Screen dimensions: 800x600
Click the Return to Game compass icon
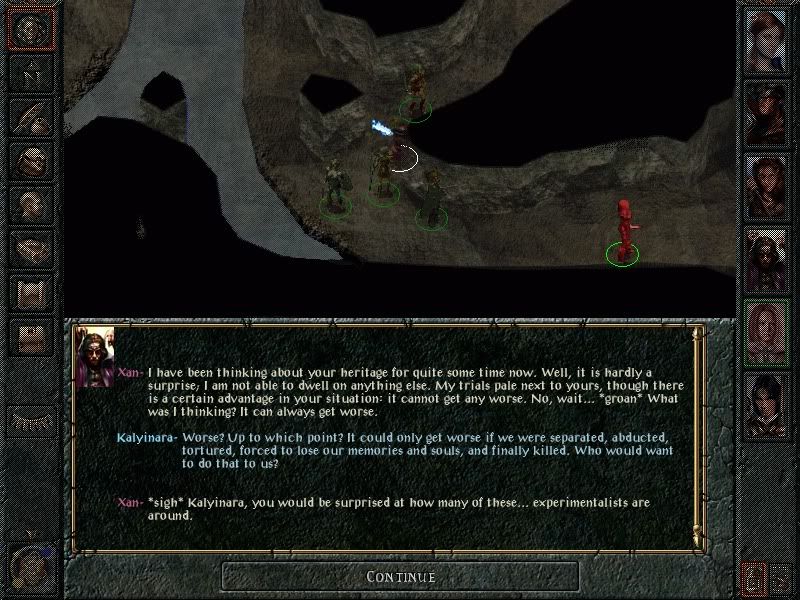pos(31,28)
